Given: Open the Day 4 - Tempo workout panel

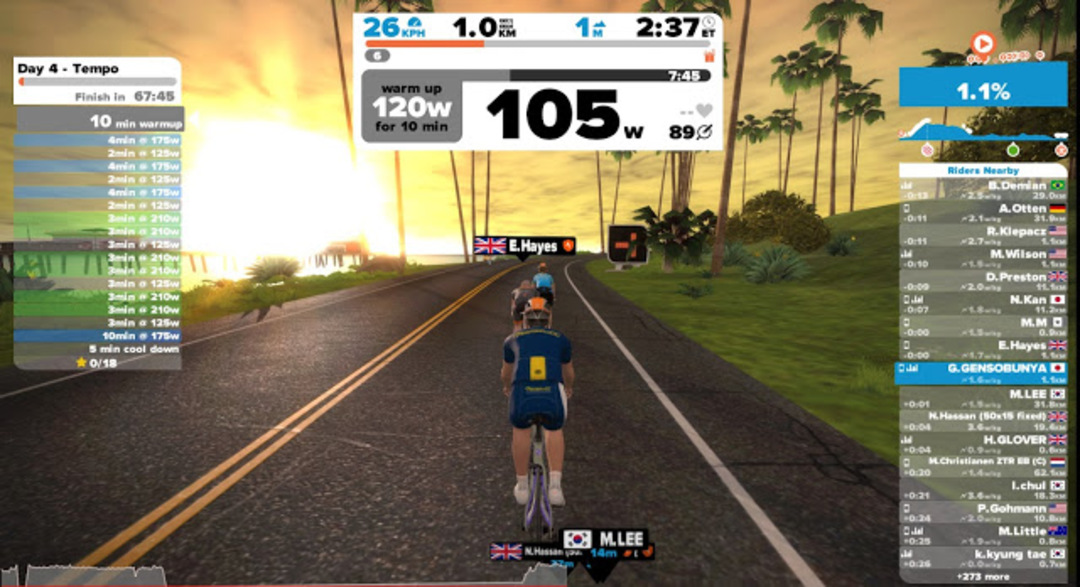Looking at the screenshot, I should (x=97, y=69).
